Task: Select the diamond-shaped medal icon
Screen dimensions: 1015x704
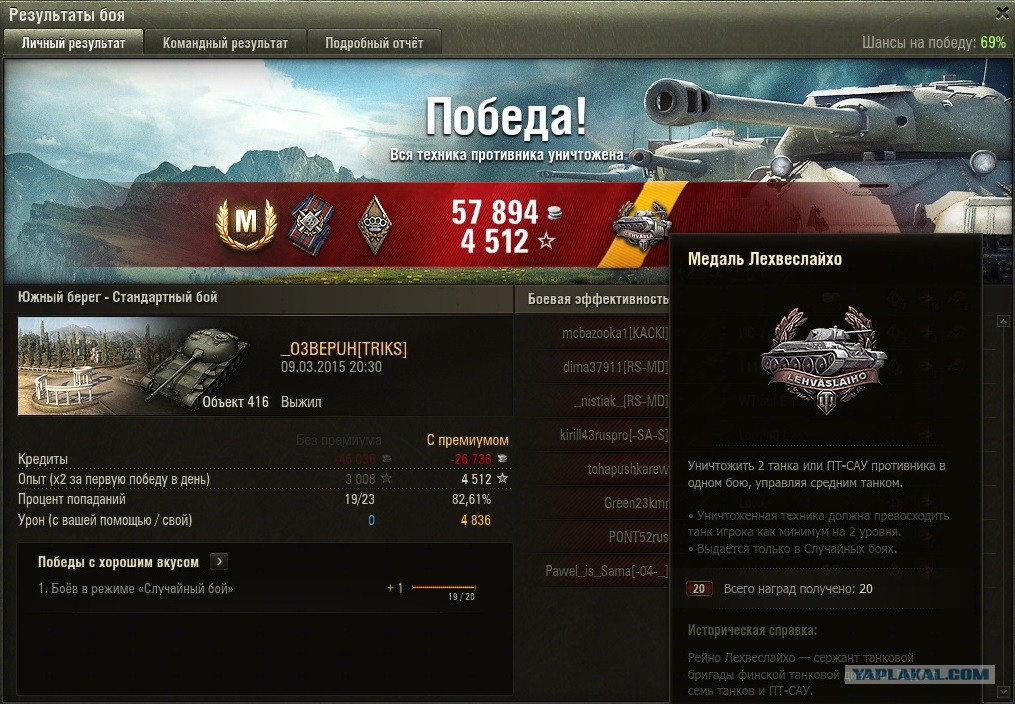Action: point(372,221)
